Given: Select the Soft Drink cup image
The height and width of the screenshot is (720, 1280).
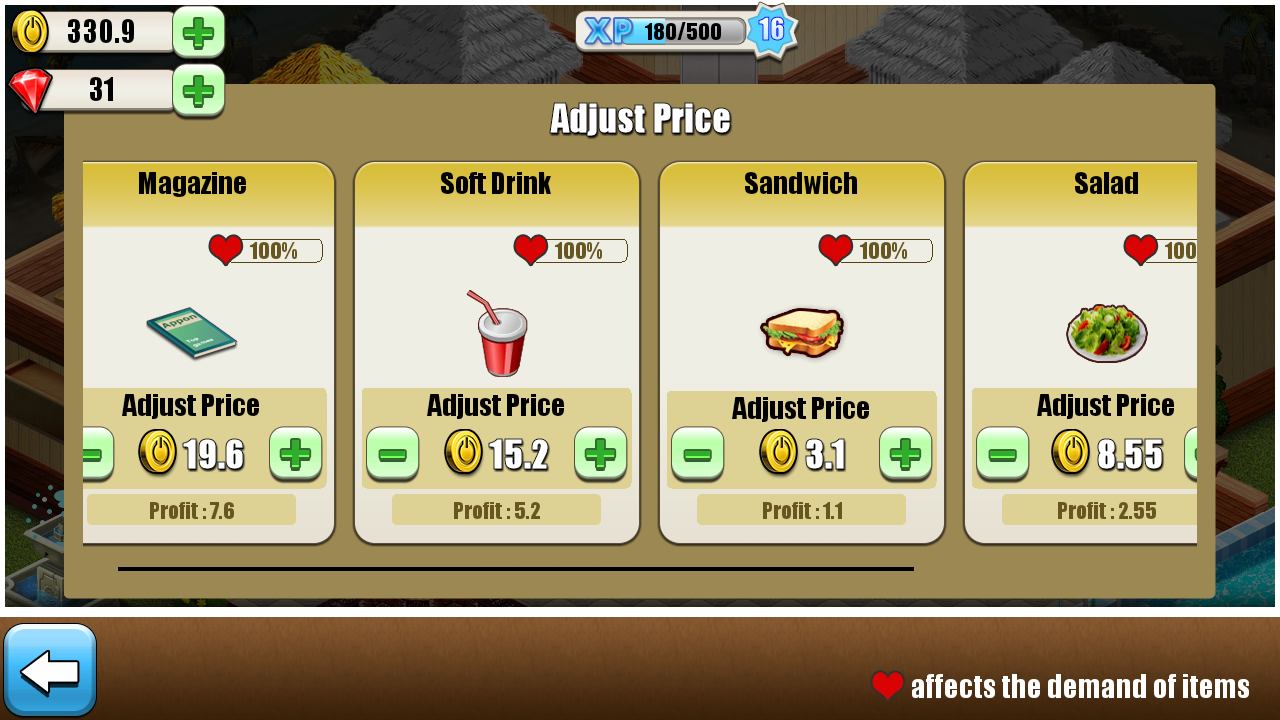Looking at the screenshot, I should click(497, 332).
